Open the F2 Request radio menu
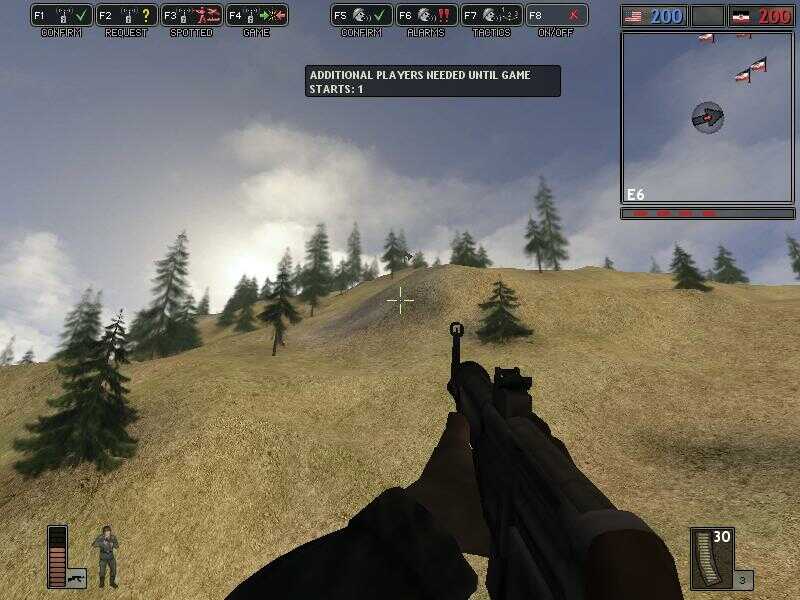The image size is (800, 600). [126, 16]
